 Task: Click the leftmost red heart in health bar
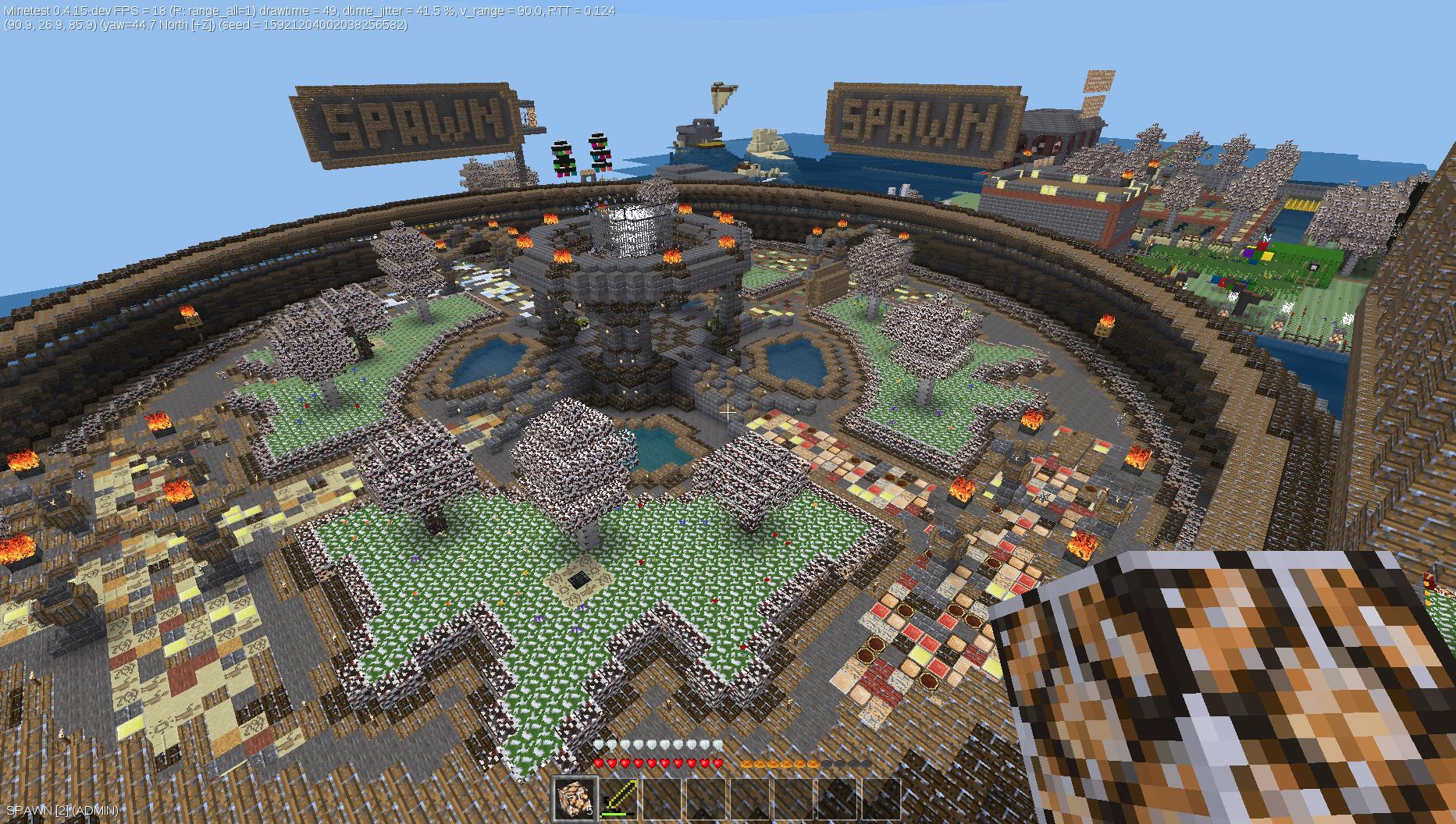click(598, 763)
